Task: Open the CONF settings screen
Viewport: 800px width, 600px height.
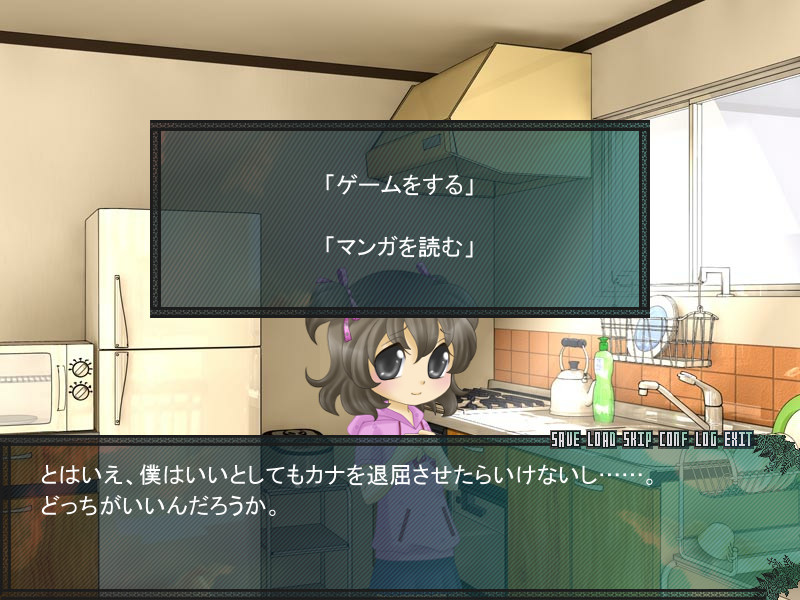Action: pyautogui.click(x=672, y=440)
